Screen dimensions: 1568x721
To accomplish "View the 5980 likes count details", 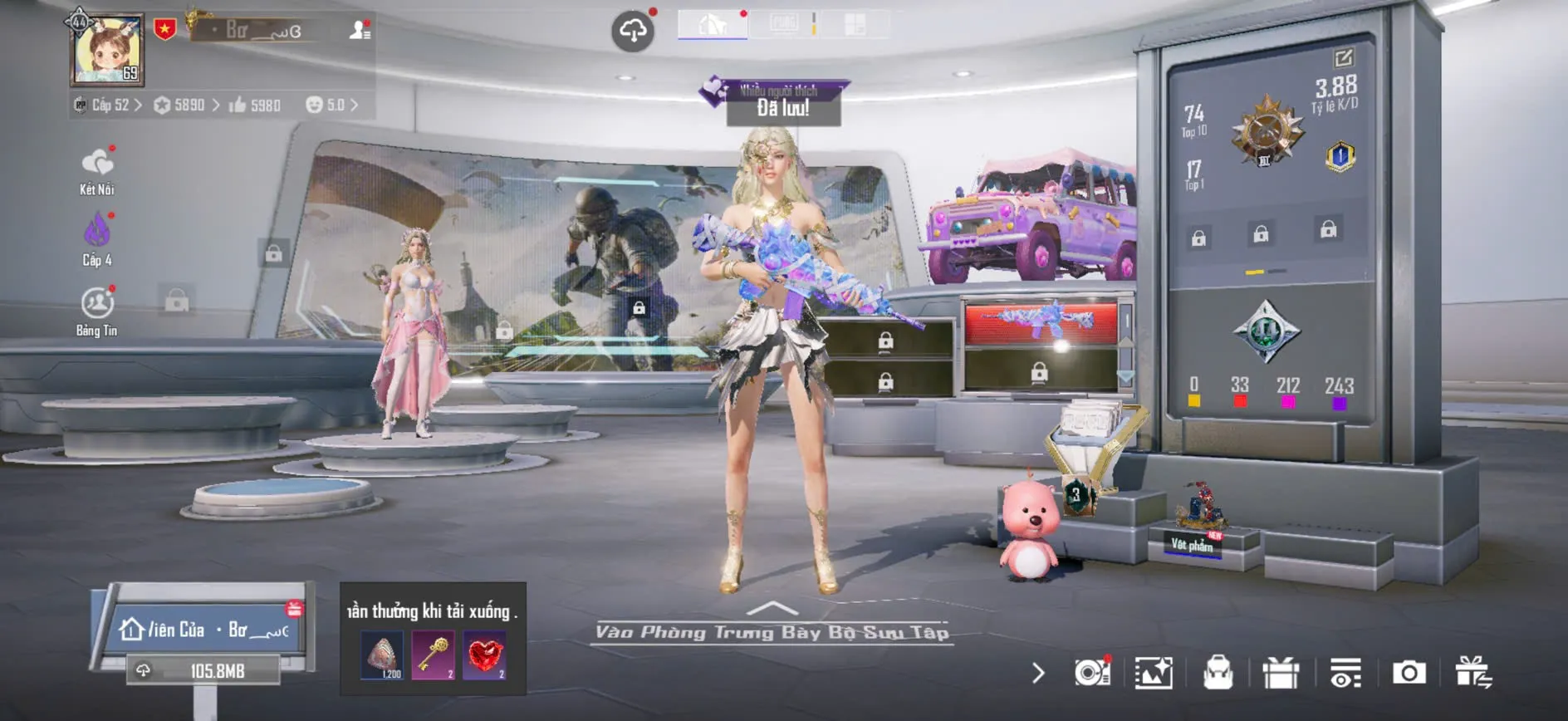I will 255,105.
